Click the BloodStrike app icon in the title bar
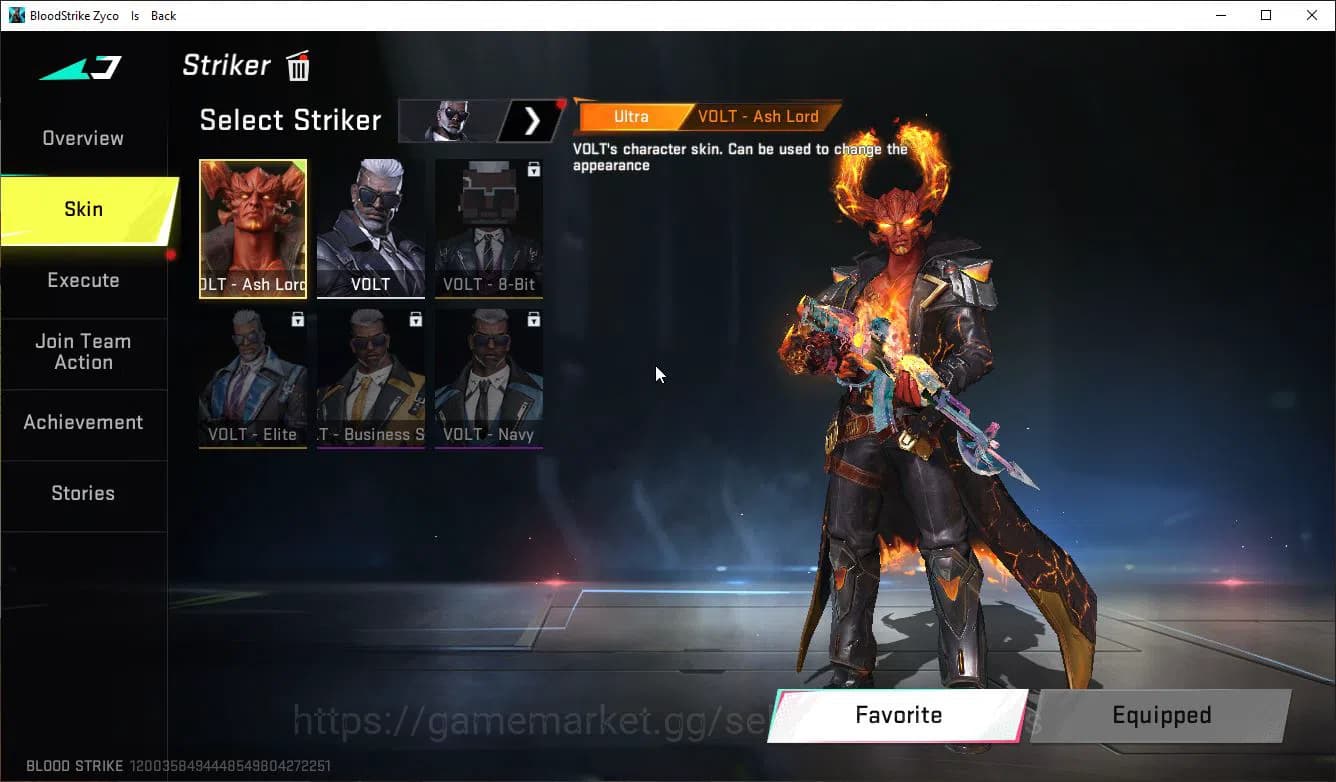The height and width of the screenshot is (782, 1336). pos(14,15)
